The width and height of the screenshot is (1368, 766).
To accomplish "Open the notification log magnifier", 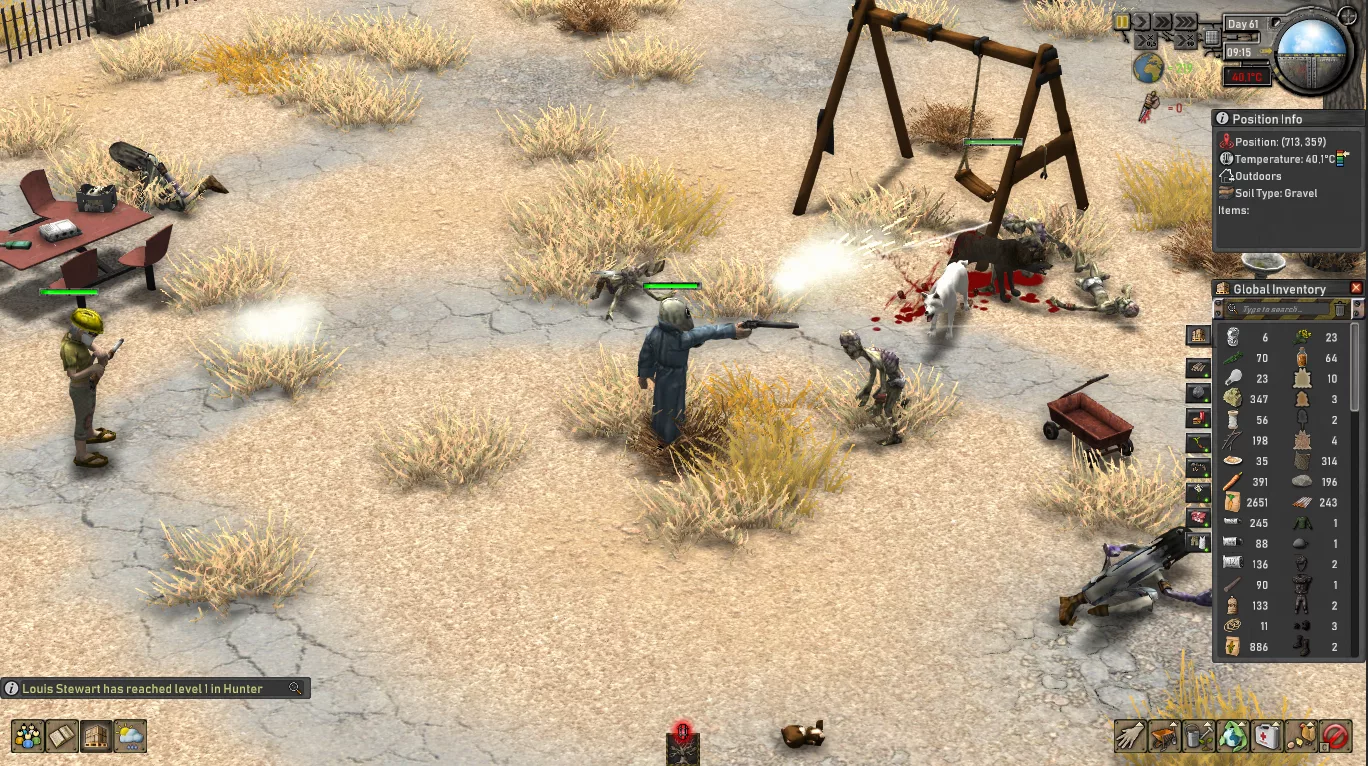I will [295, 688].
